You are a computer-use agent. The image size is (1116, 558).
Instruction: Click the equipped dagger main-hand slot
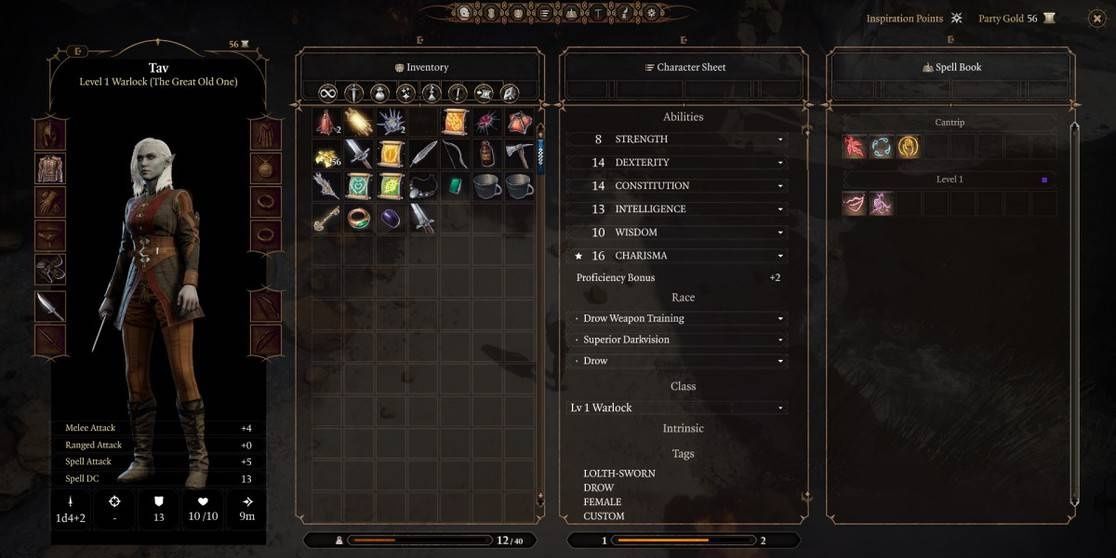pos(50,306)
